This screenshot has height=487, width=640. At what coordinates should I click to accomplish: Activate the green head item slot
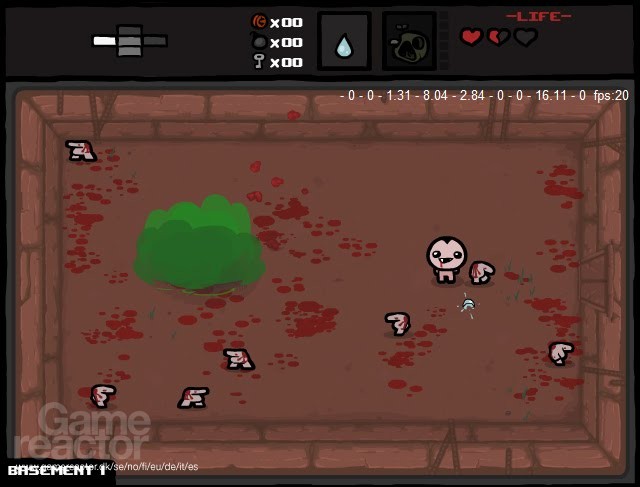pos(409,42)
